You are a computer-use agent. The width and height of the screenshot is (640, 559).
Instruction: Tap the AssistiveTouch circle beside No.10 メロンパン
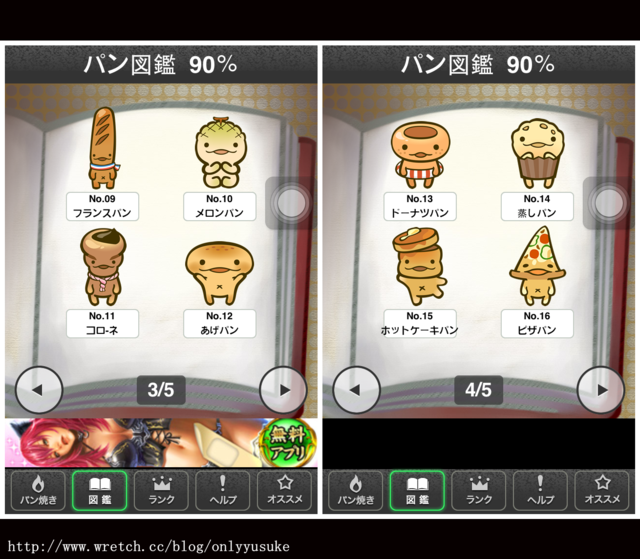(291, 203)
